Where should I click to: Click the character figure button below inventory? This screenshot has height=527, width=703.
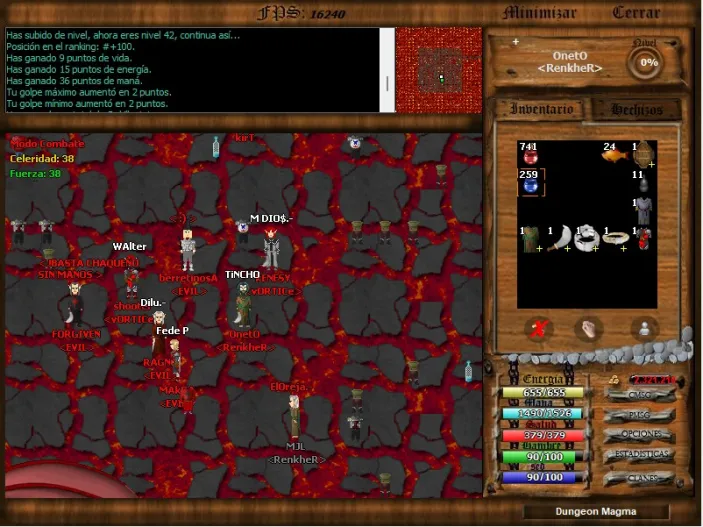(643, 327)
